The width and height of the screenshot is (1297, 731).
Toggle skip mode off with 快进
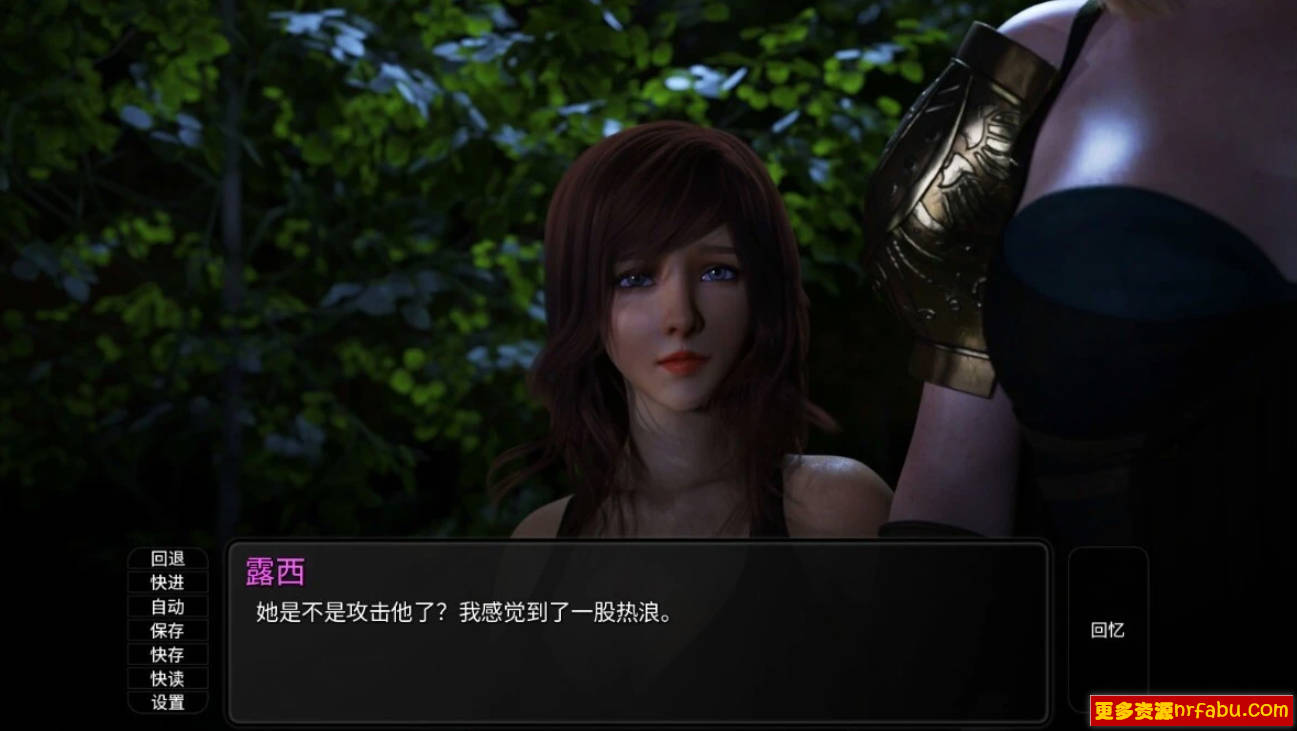pyautogui.click(x=167, y=583)
